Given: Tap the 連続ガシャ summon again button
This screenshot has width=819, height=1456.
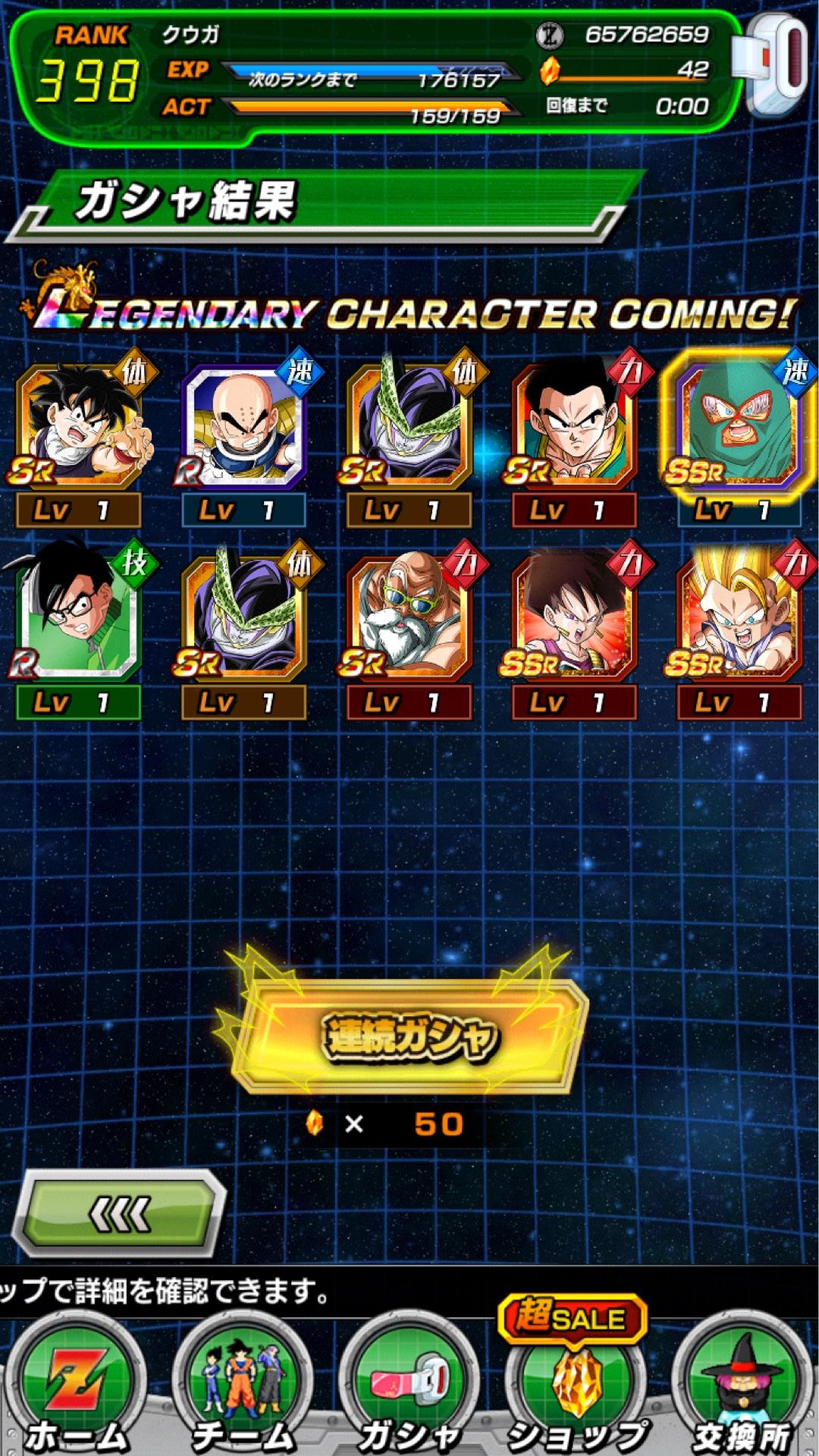Looking at the screenshot, I should tap(409, 1037).
